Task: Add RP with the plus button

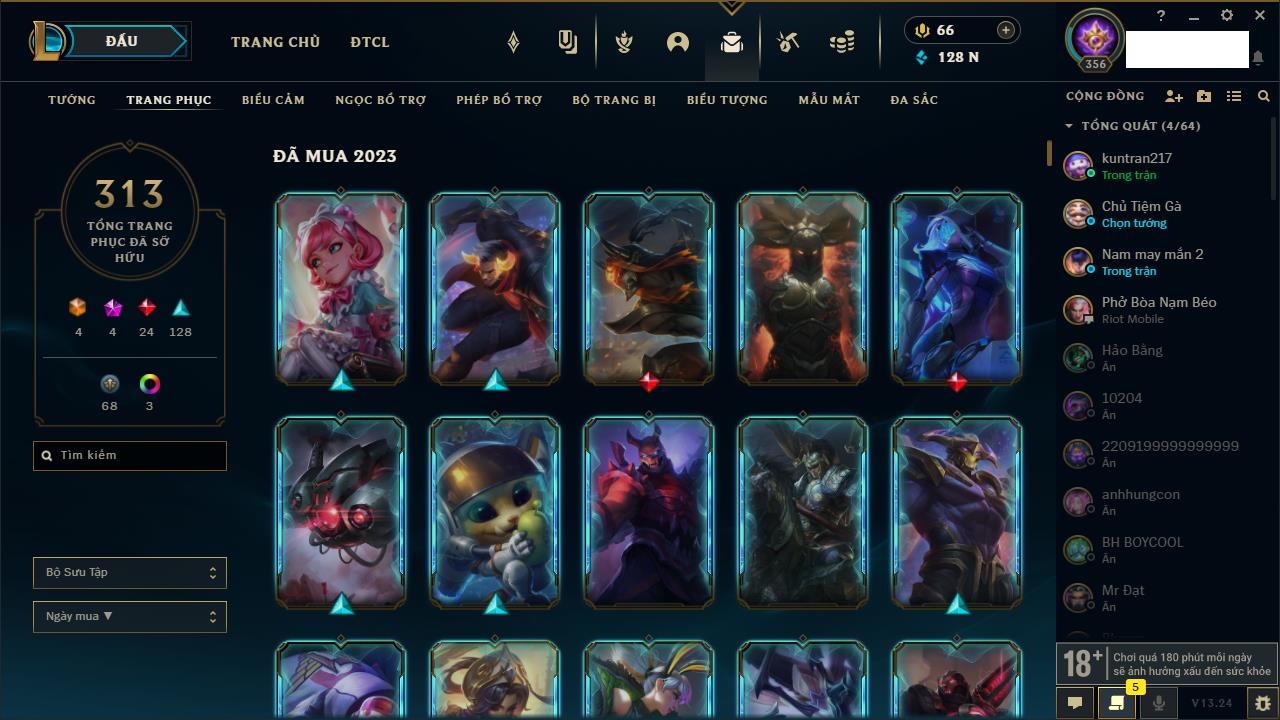Action: [1006, 31]
